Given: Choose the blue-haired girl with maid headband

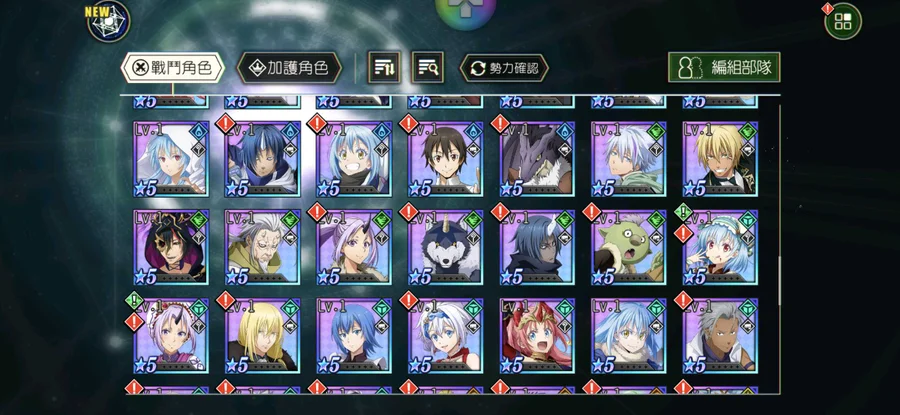Looking at the screenshot, I should tap(720, 247).
